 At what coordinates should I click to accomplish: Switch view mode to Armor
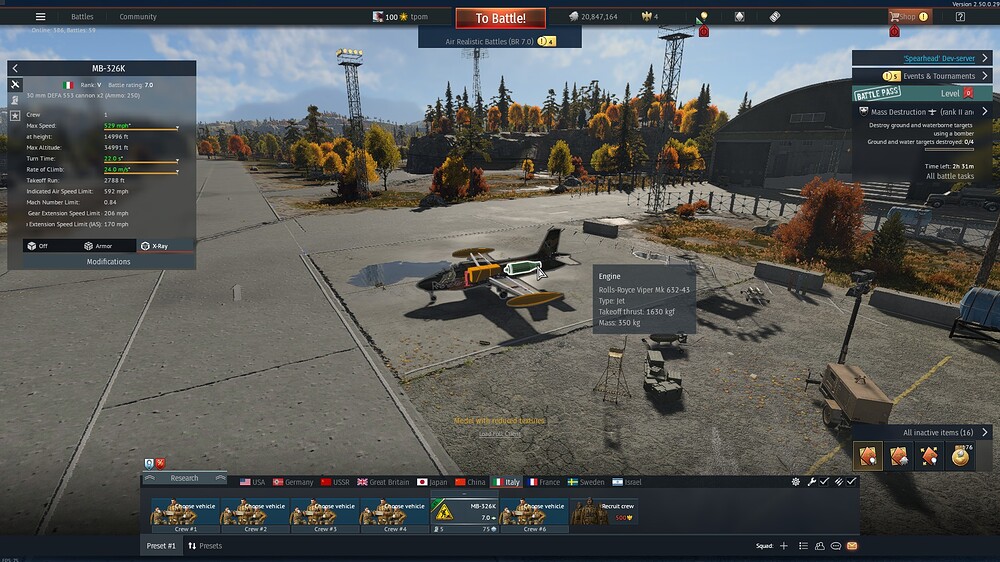click(98, 245)
